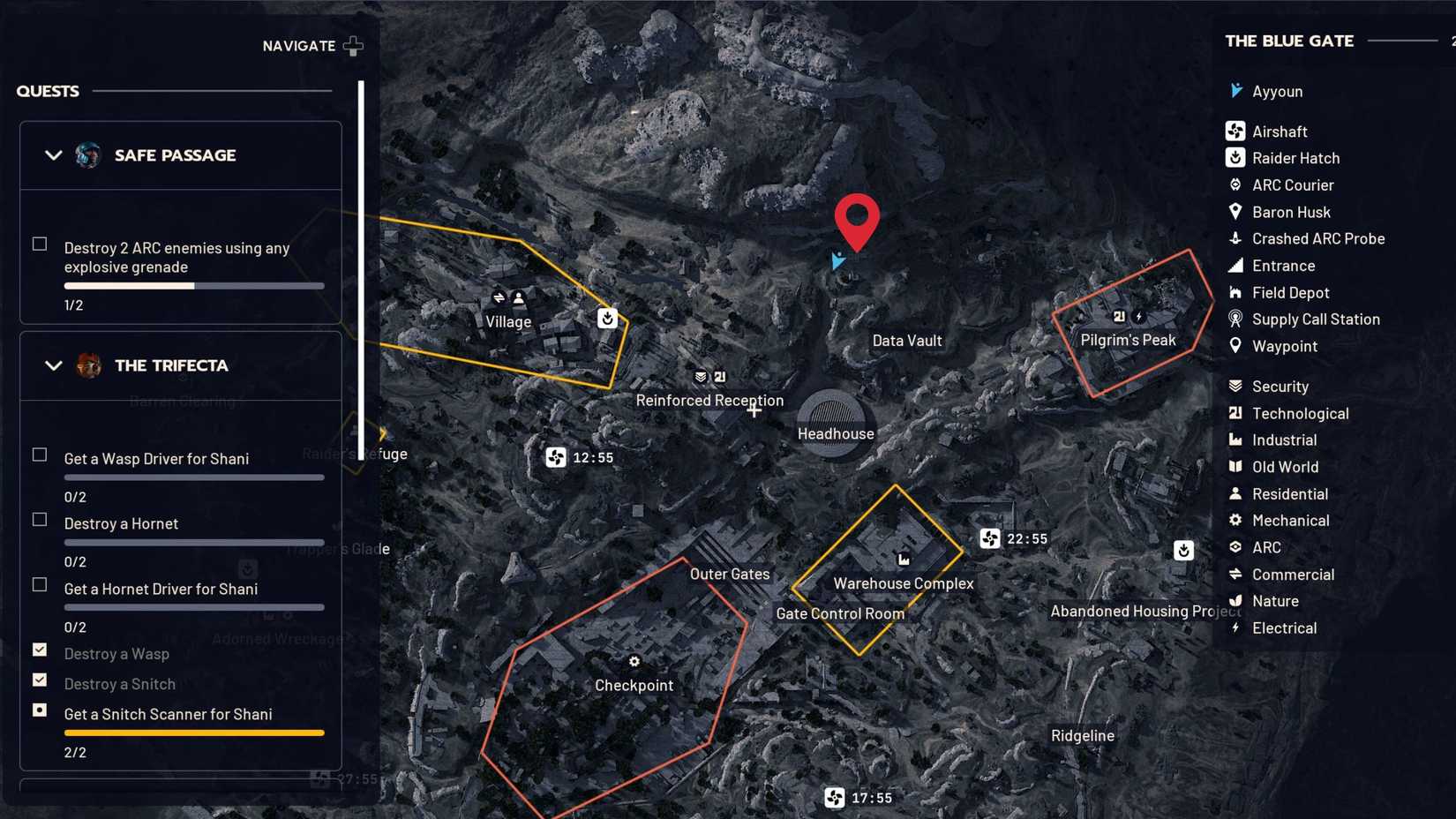Select the Supply Call Station icon

pos(1235,319)
